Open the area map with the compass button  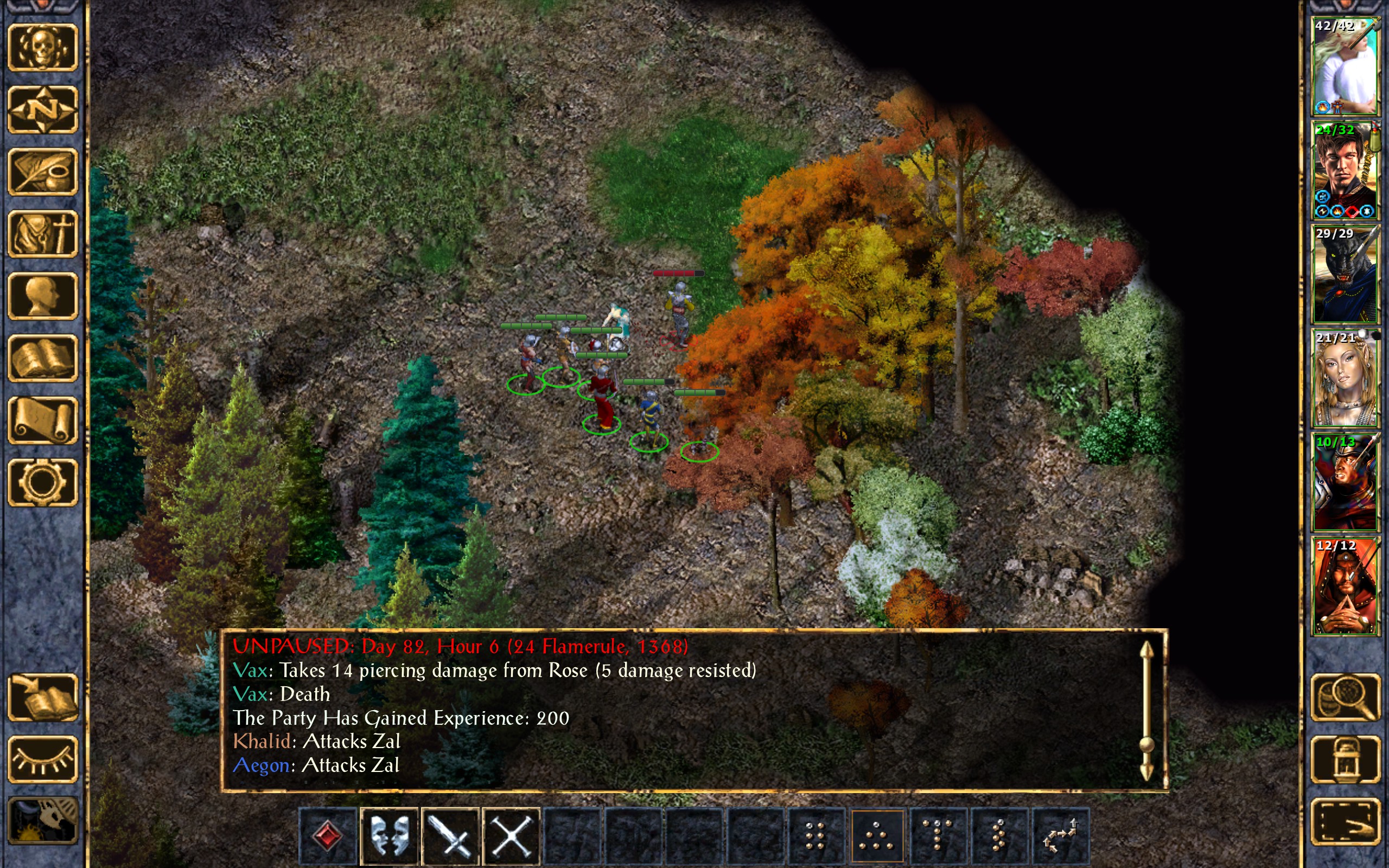42,109
